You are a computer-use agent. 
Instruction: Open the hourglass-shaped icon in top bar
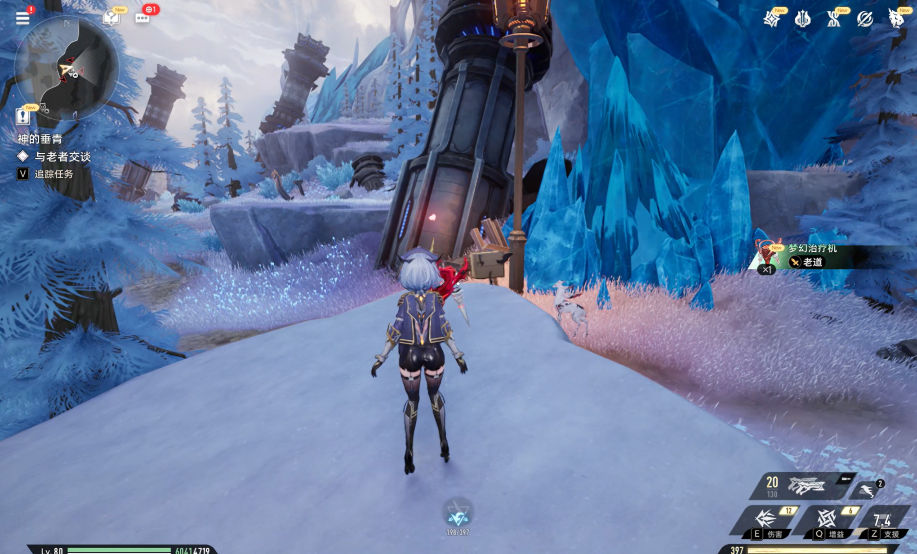point(834,18)
